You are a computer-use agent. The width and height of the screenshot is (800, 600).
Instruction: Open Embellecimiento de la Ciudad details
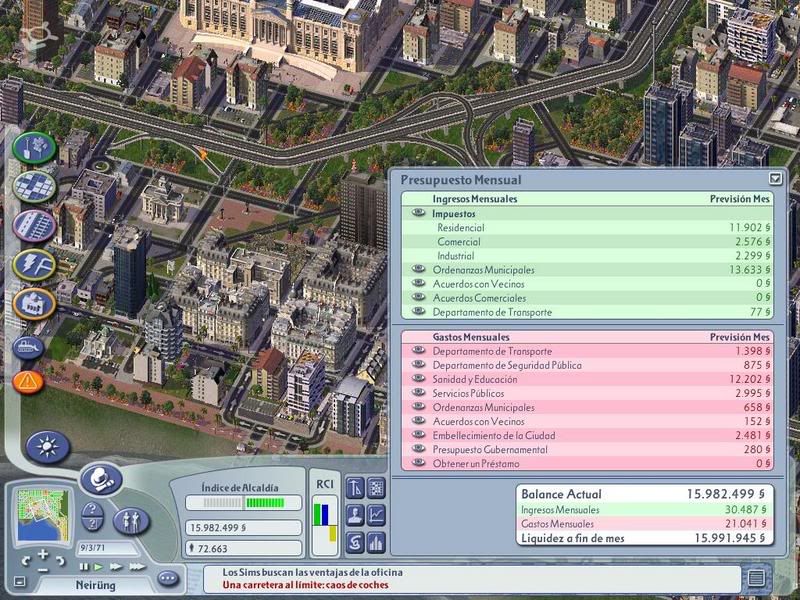418,436
